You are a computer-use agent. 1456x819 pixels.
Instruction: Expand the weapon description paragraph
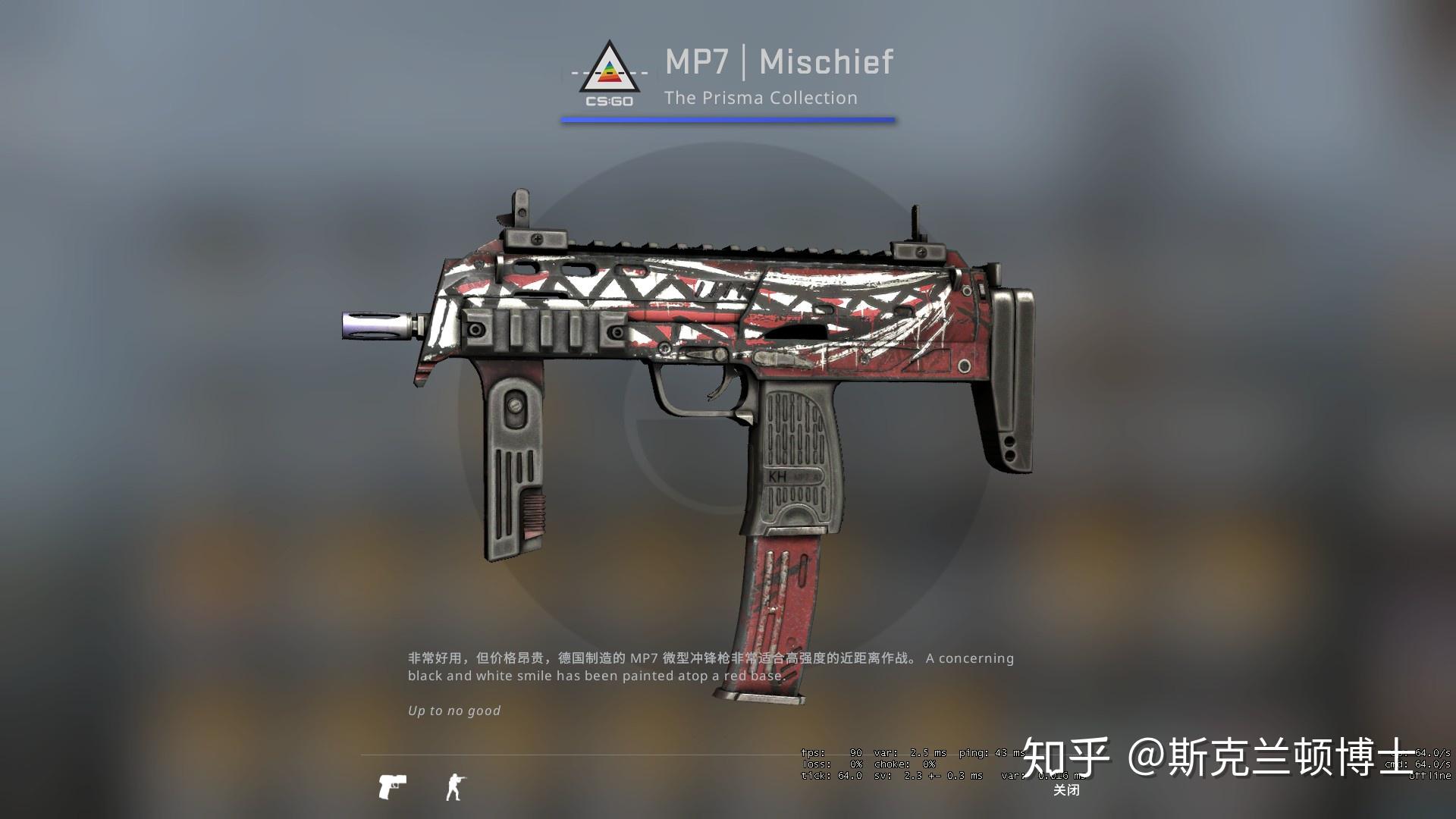pos(709,666)
